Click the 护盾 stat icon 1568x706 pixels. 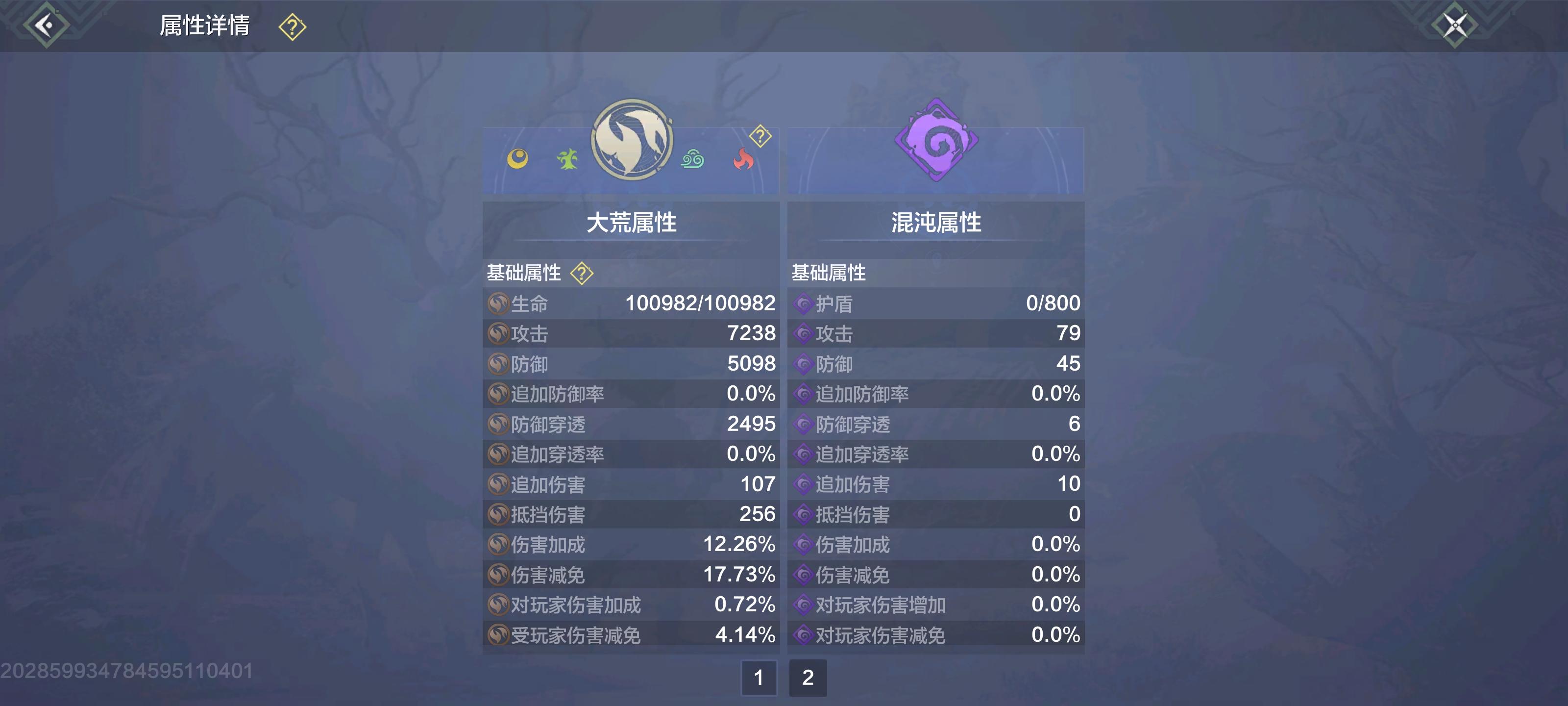point(805,303)
